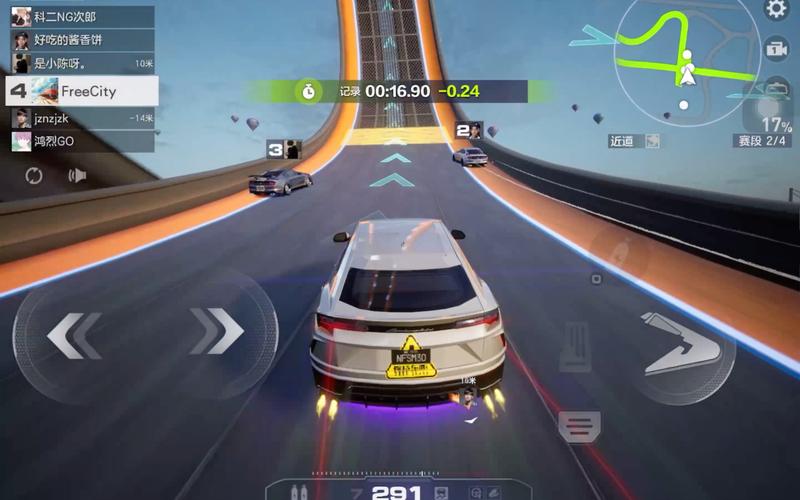Tap the three-line button below the brake
Screen dimensions: 800x500
579,426
